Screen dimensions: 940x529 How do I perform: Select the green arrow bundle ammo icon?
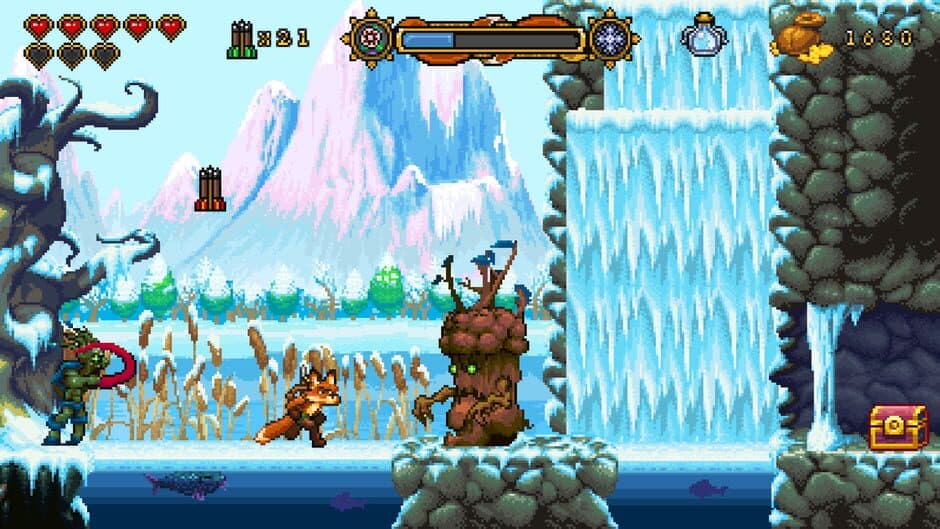[x=241, y=39]
